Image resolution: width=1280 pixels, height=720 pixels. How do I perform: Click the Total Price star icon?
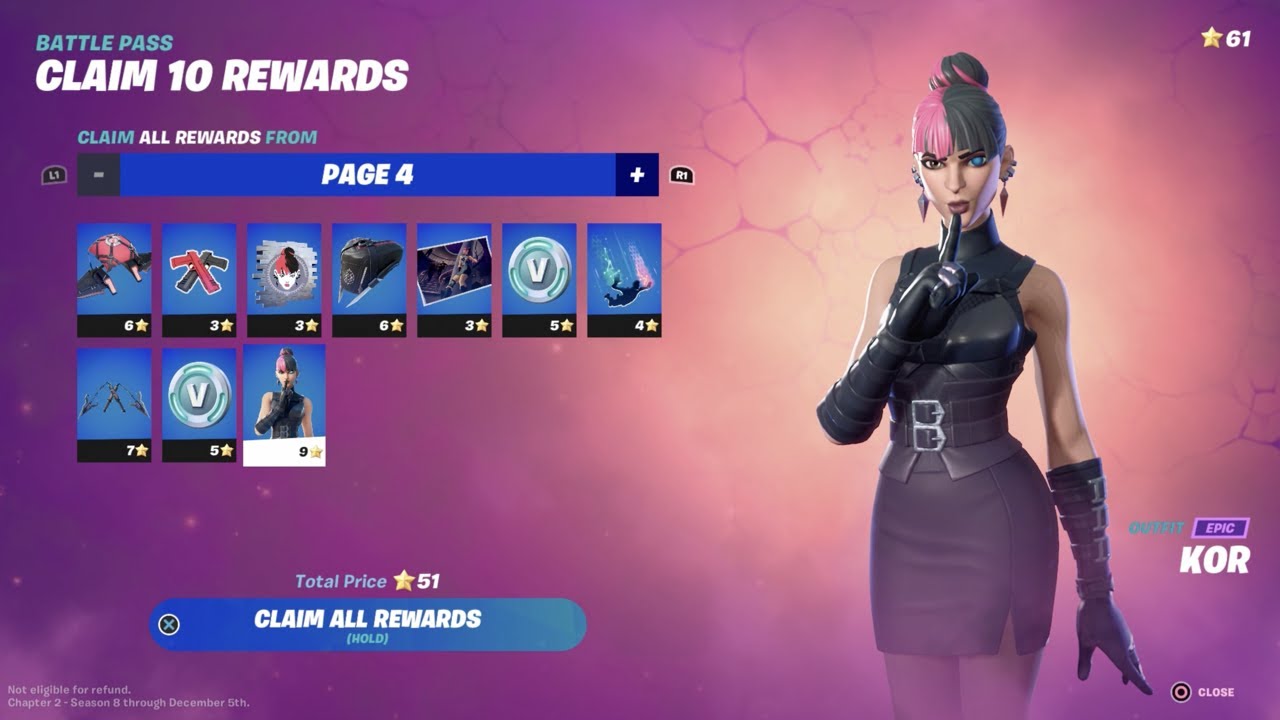[402, 581]
